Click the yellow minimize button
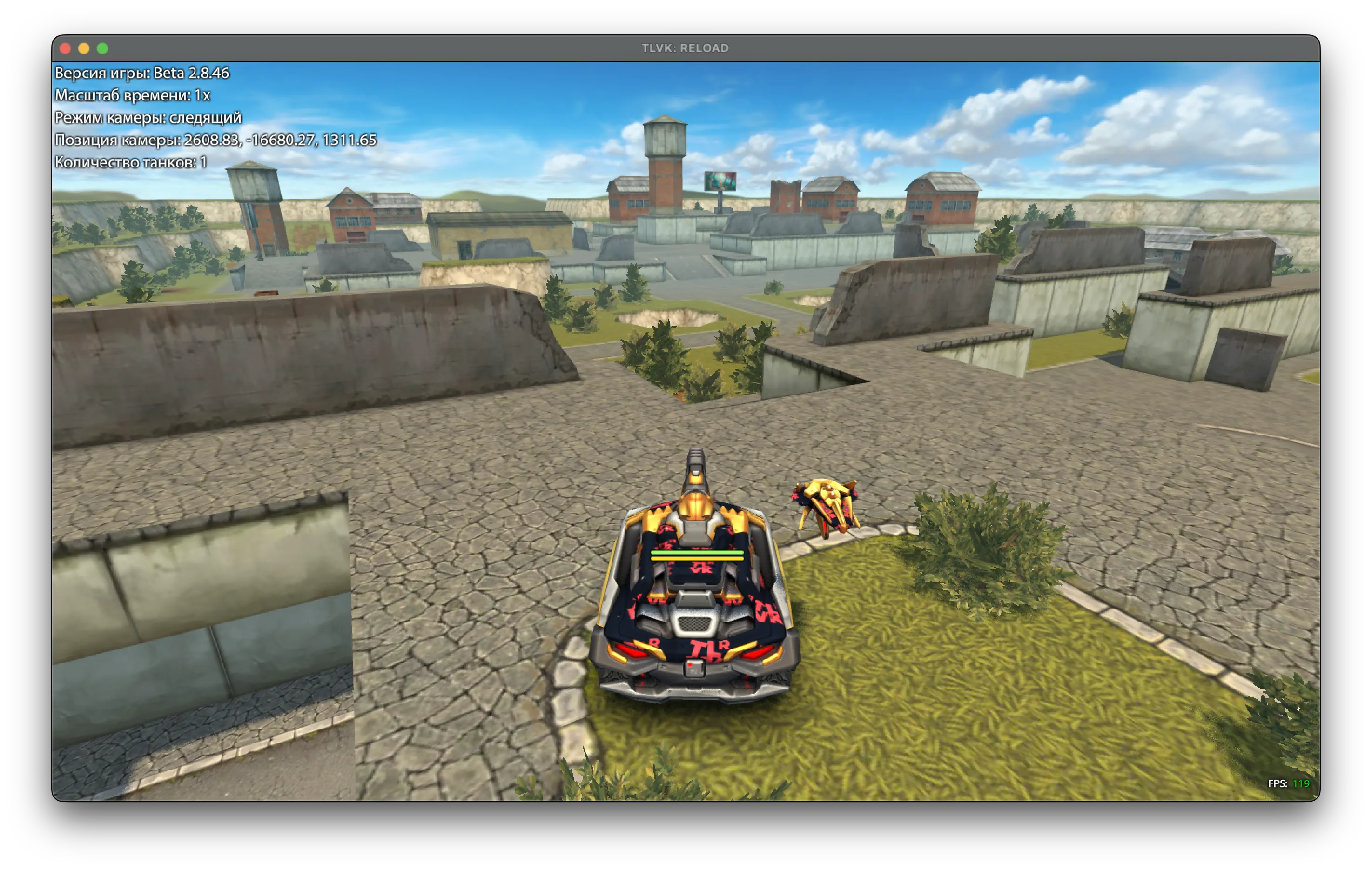The image size is (1372, 870). 84,48
